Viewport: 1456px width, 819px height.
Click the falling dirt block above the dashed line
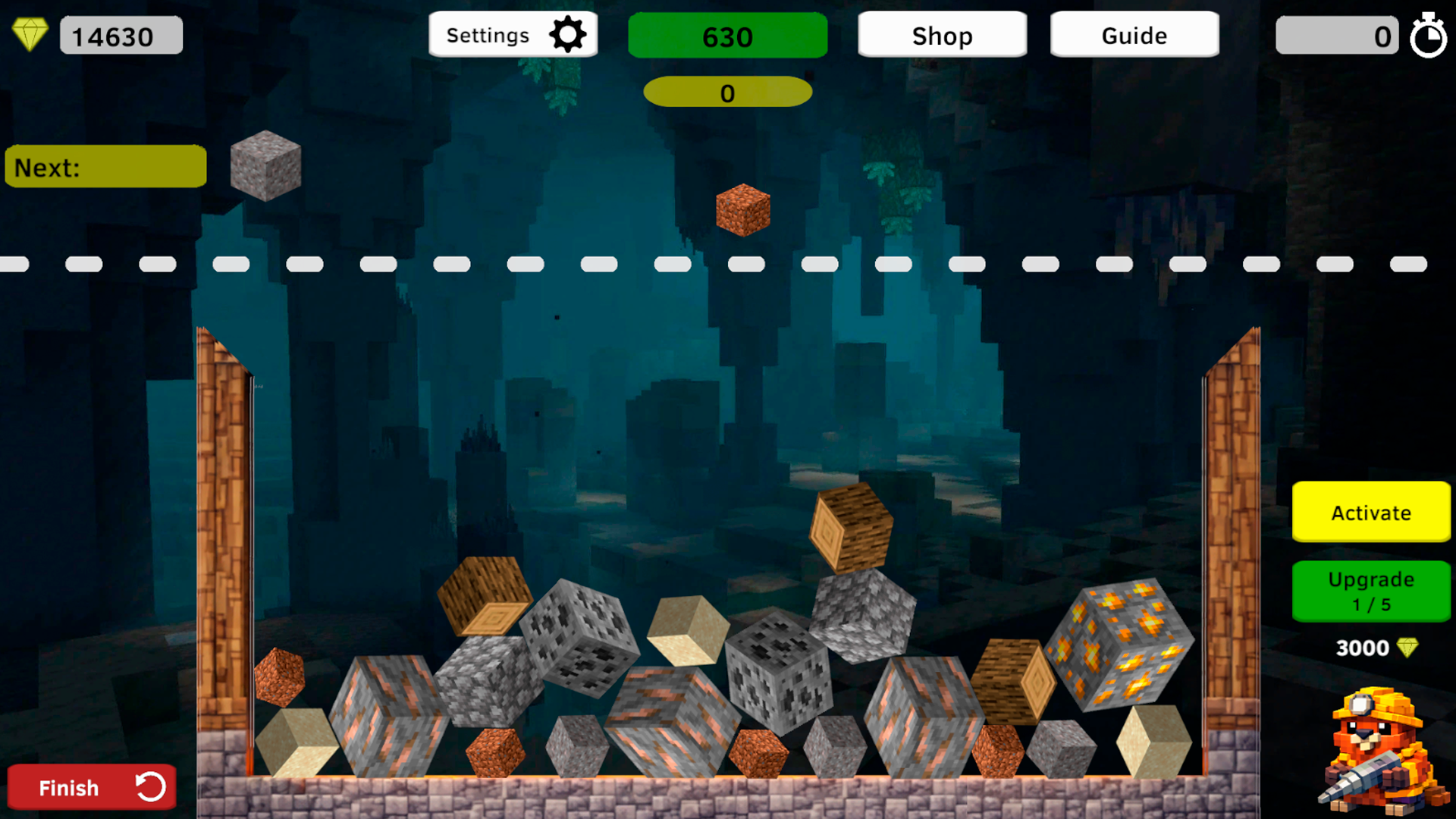[744, 210]
